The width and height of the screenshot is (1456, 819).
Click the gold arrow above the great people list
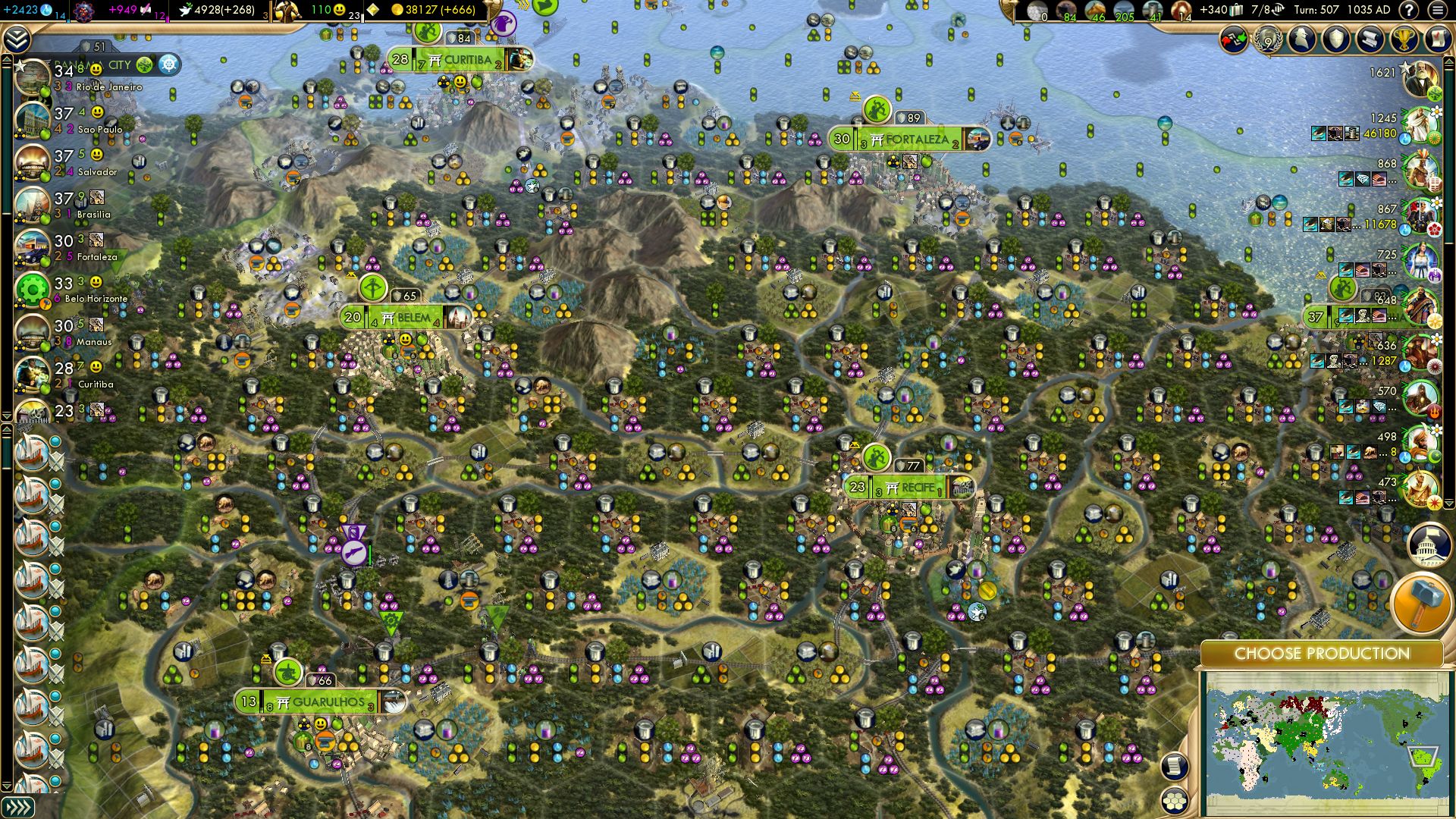(1448, 62)
